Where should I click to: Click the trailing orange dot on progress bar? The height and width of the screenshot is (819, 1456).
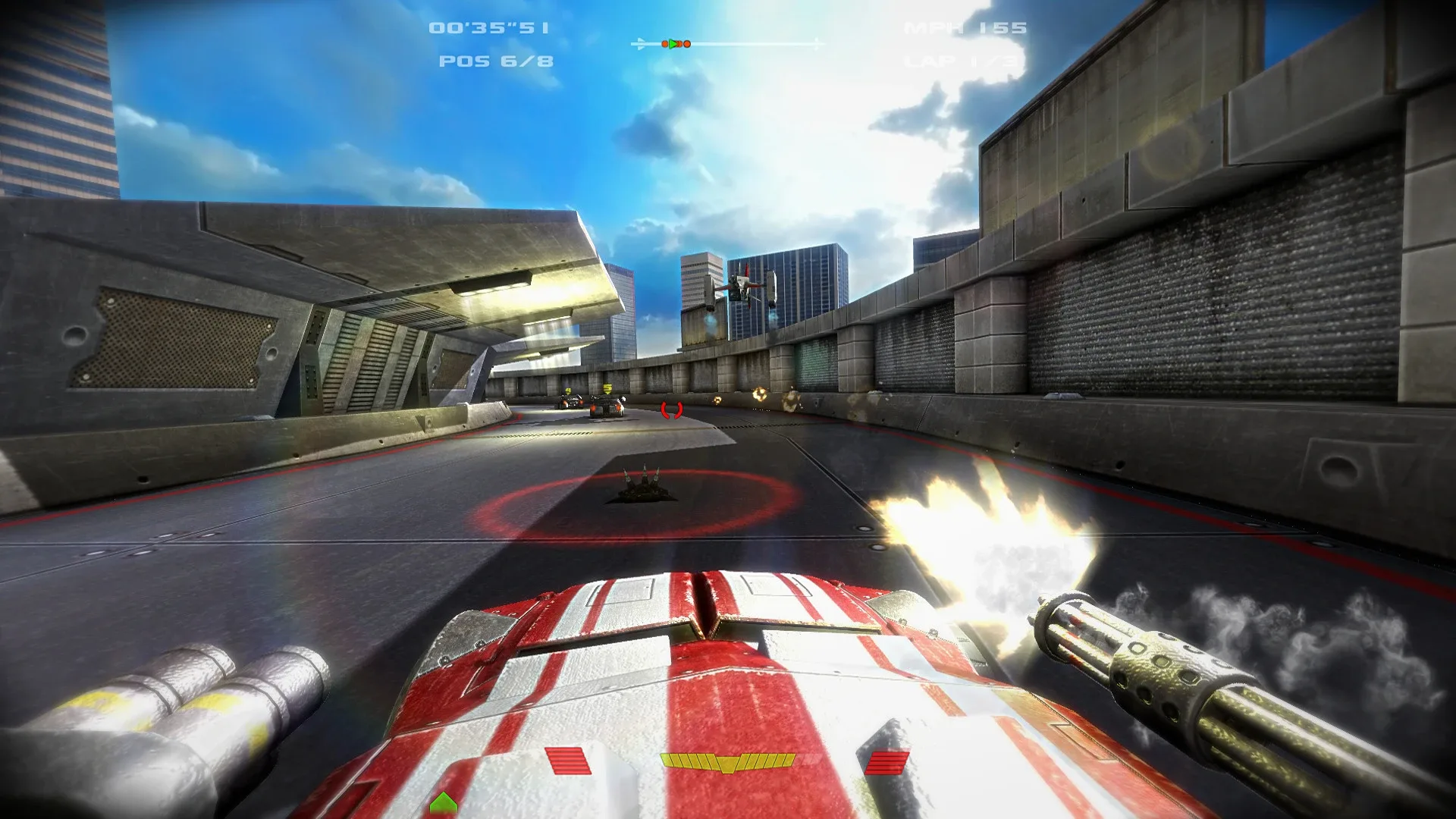(665, 44)
